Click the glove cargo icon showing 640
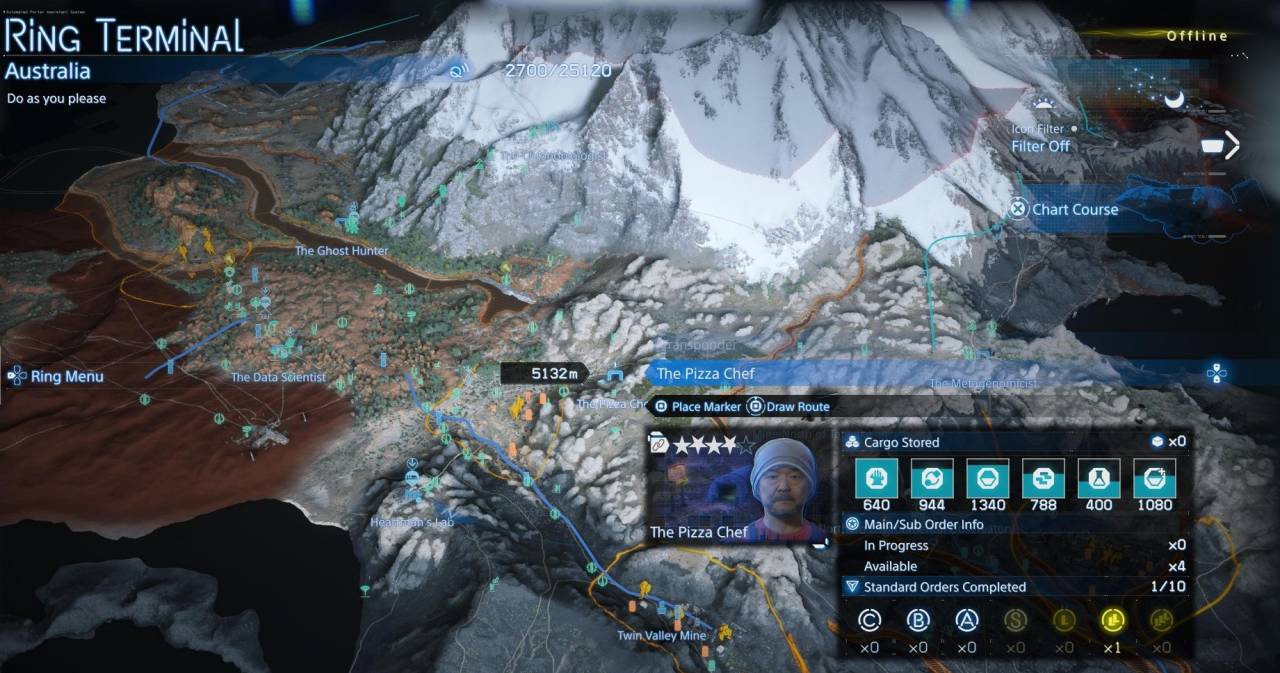1280x673 pixels. (x=876, y=479)
